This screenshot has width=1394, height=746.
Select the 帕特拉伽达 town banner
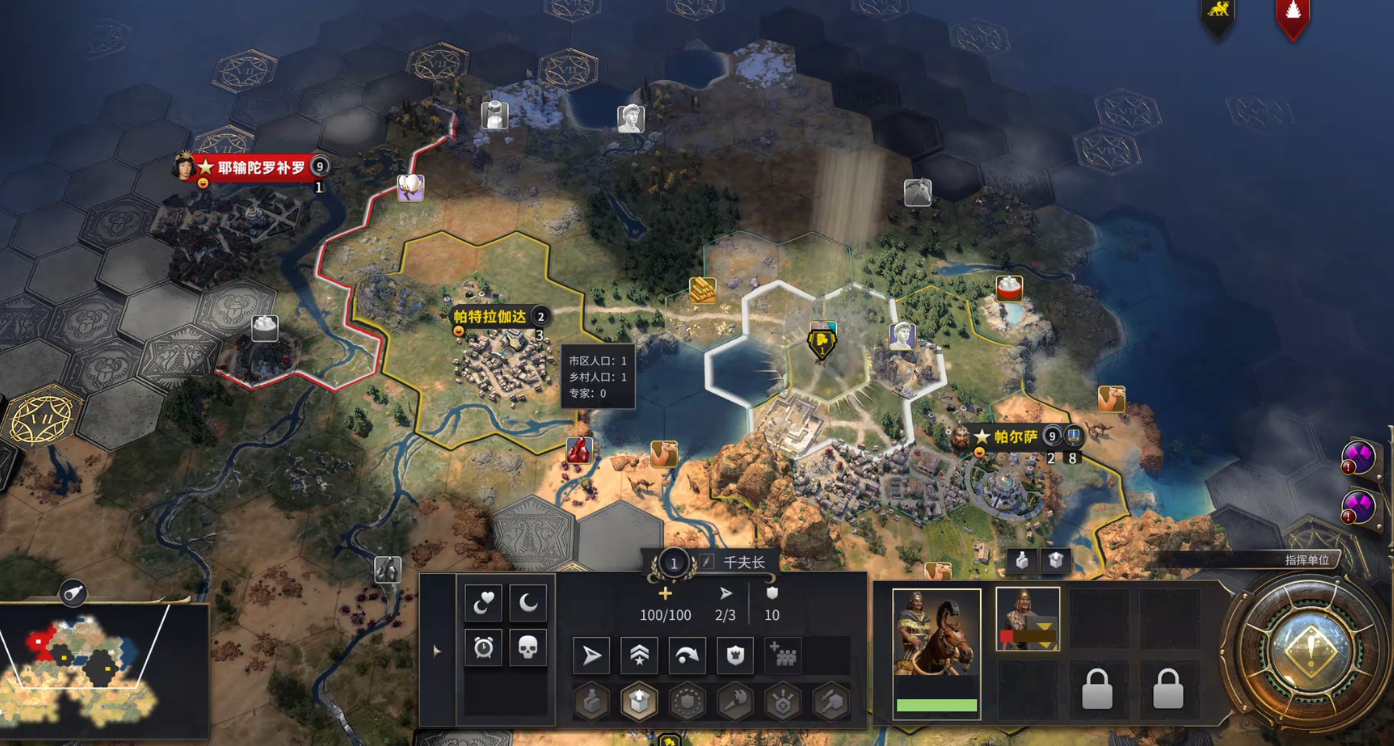[x=490, y=317]
